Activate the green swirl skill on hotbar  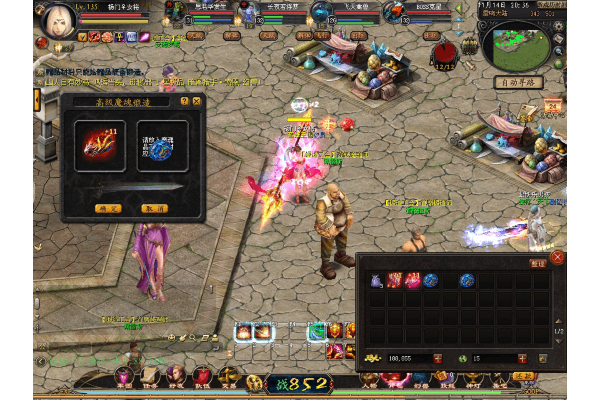(x=317, y=331)
